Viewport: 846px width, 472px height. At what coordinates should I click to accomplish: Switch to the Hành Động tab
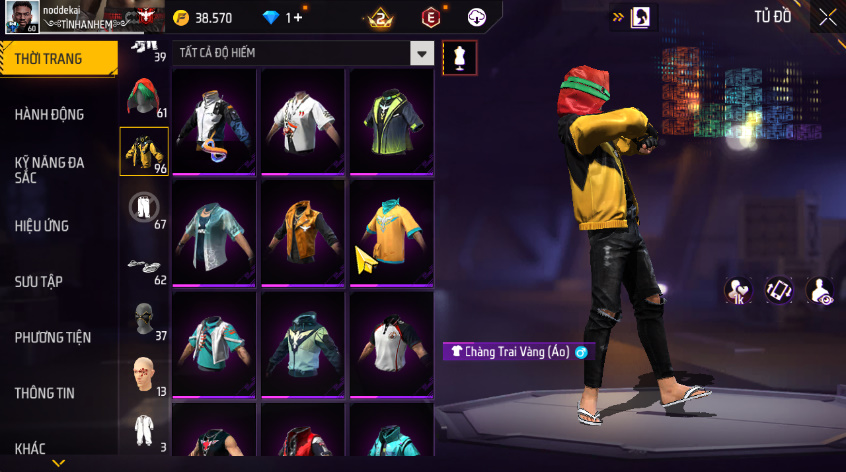pos(50,115)
